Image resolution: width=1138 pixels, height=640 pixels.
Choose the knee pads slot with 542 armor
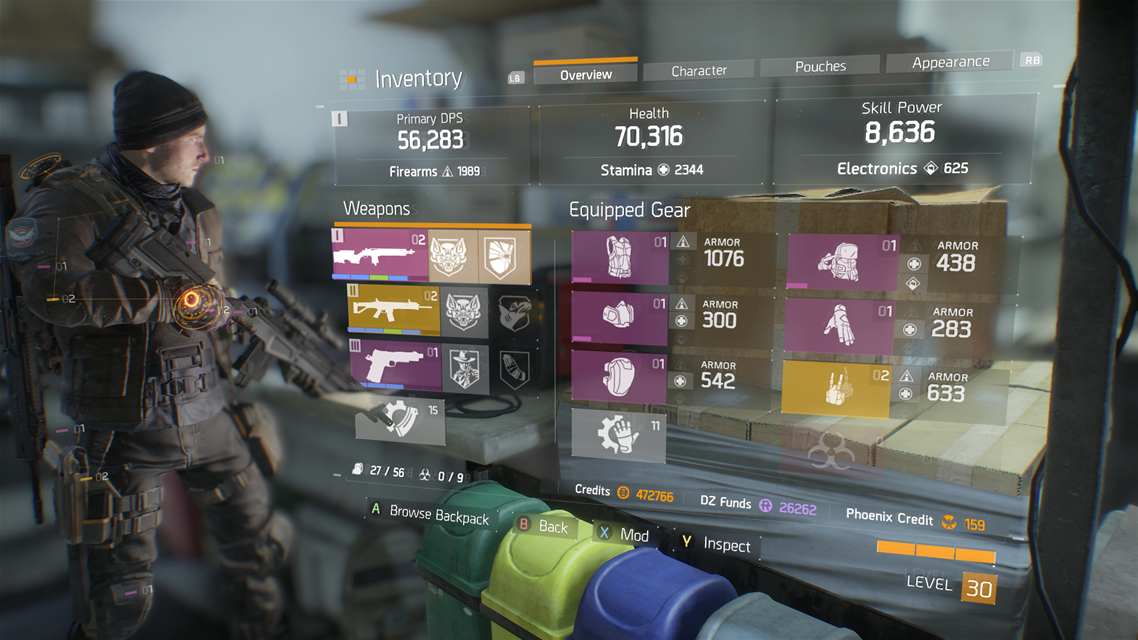(x=619, y=377)
